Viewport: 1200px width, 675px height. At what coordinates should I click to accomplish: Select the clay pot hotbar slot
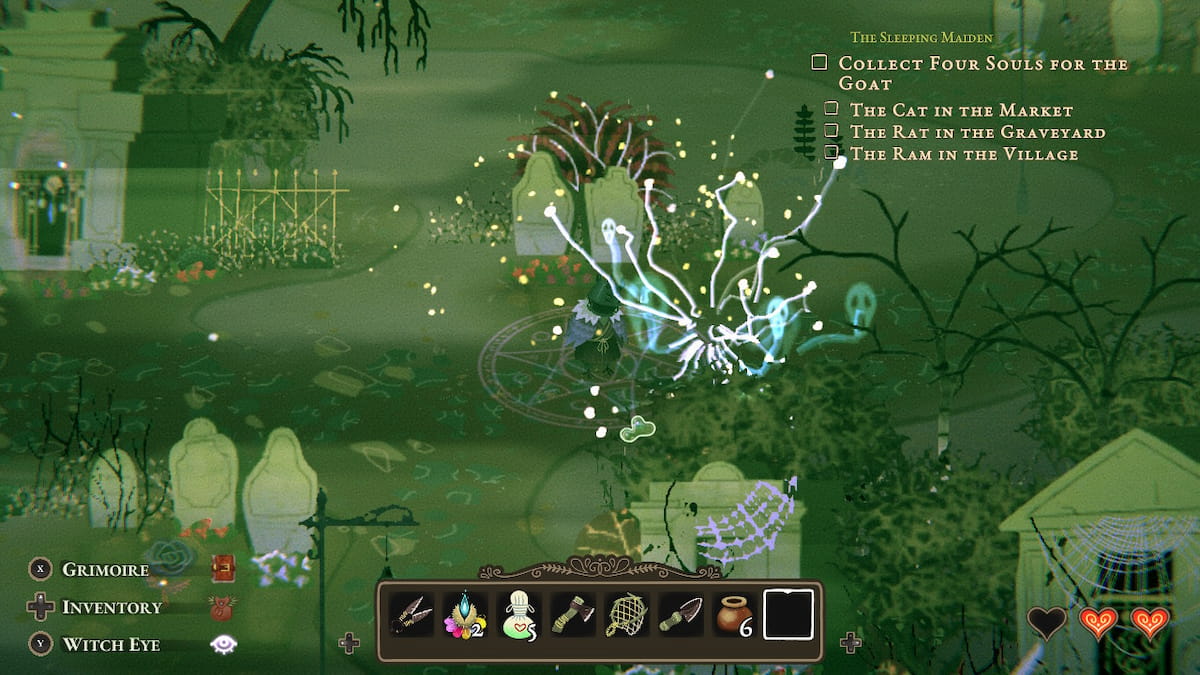733,614
